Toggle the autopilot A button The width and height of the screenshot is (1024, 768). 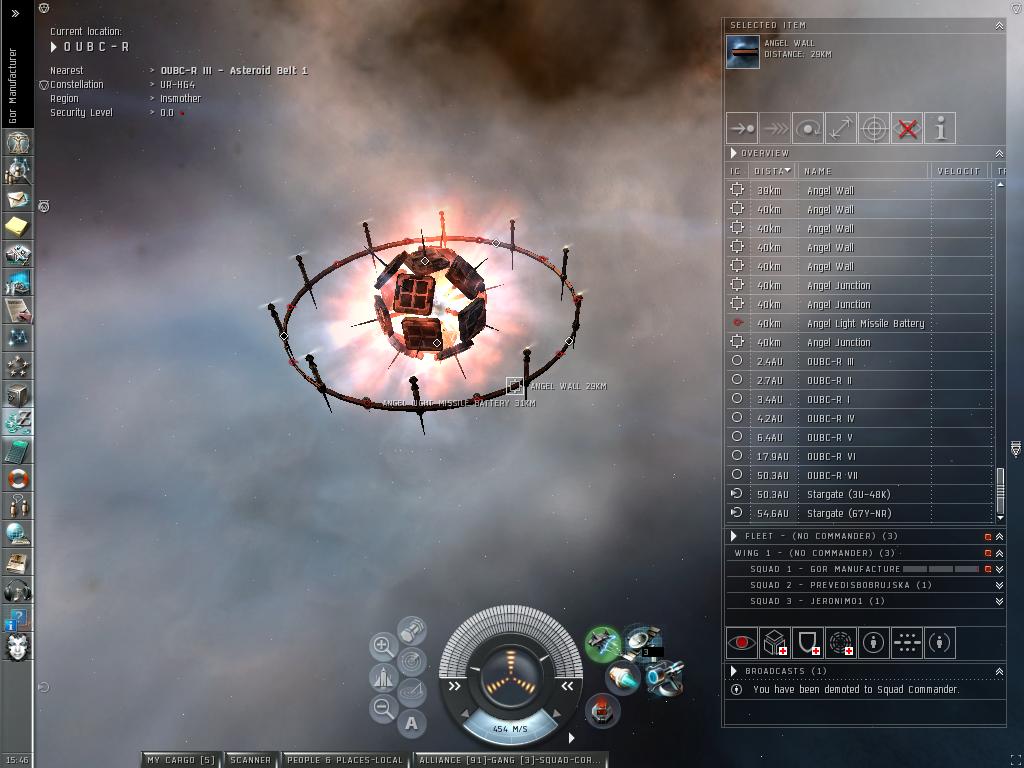point(412,723)
